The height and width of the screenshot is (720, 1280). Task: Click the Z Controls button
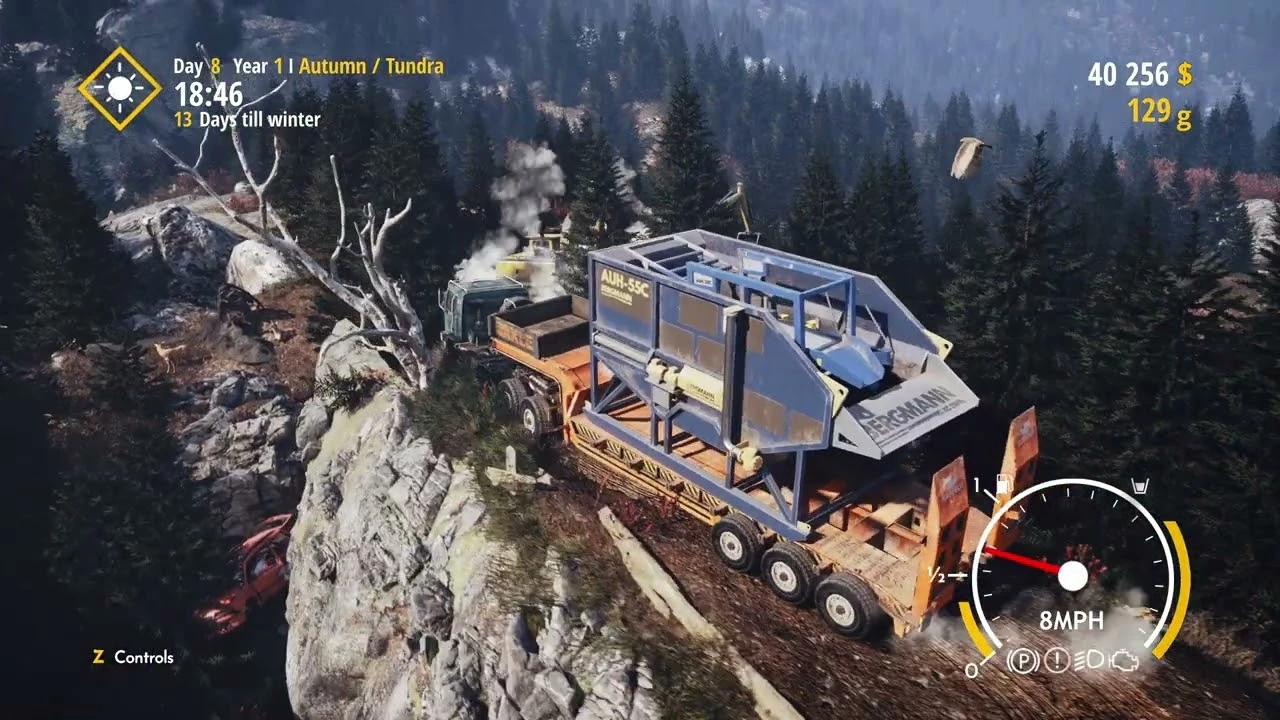coord(131,657)
